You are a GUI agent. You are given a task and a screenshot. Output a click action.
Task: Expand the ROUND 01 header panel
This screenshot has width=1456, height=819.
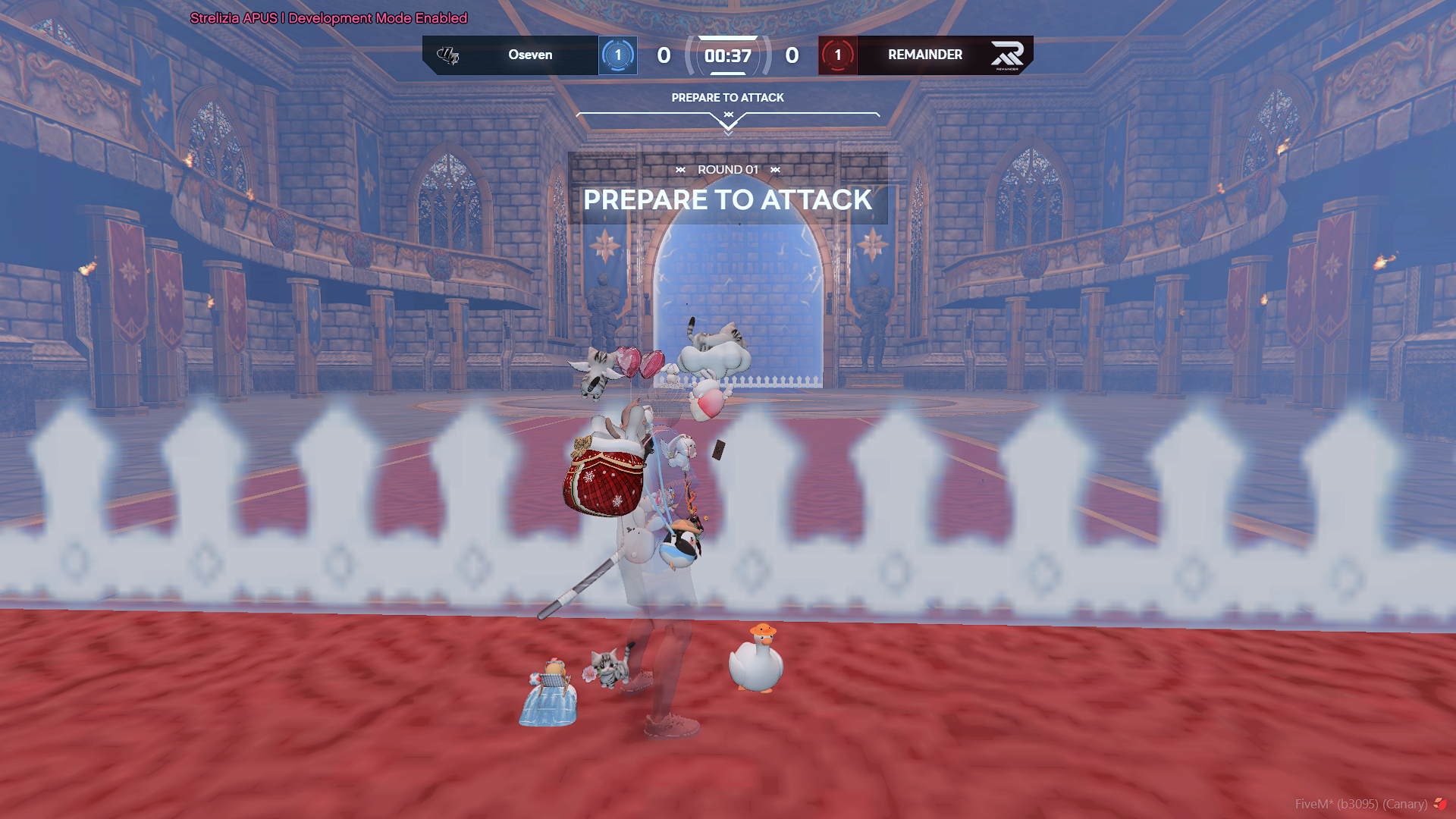coord(728,170)
